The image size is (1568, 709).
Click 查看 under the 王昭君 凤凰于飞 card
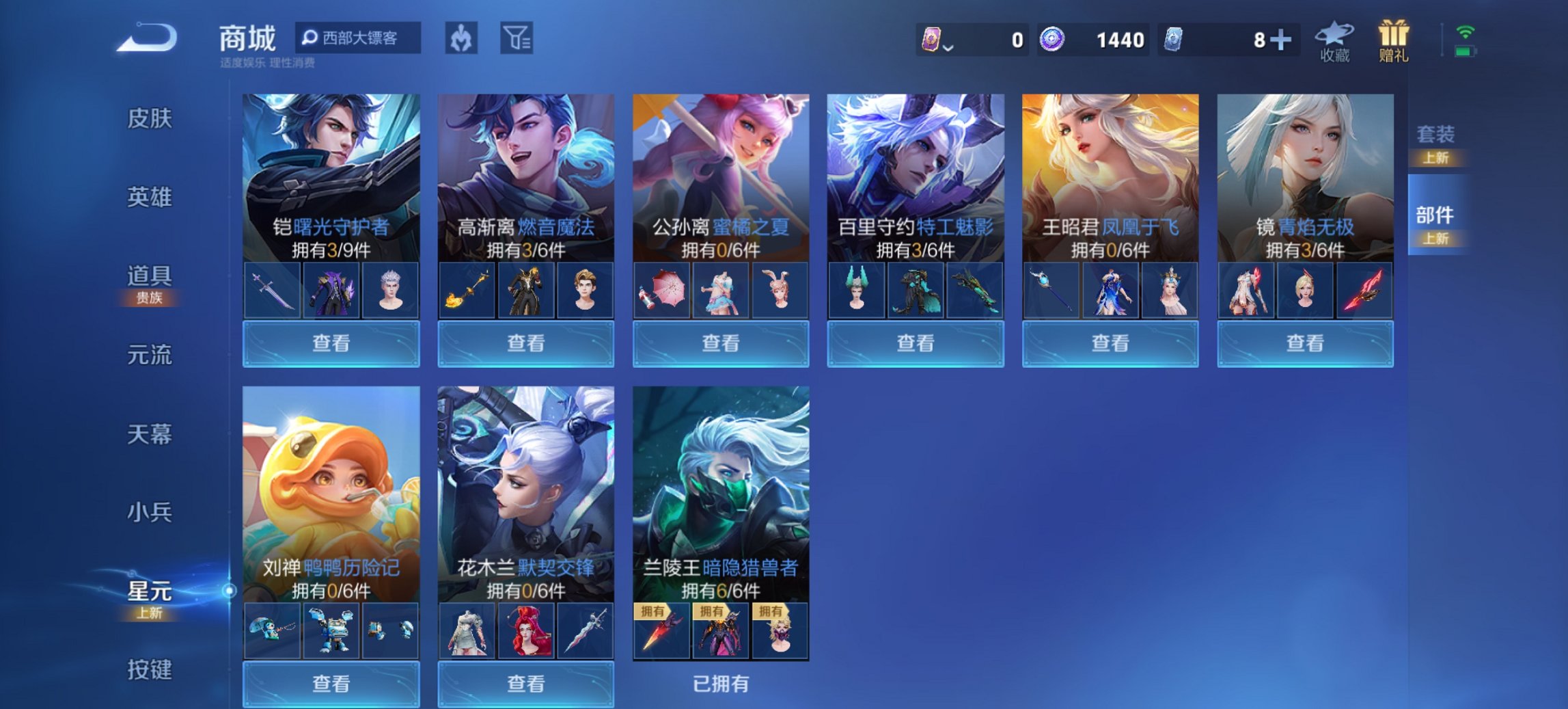pyautogui.click(x=1110, y=343)
